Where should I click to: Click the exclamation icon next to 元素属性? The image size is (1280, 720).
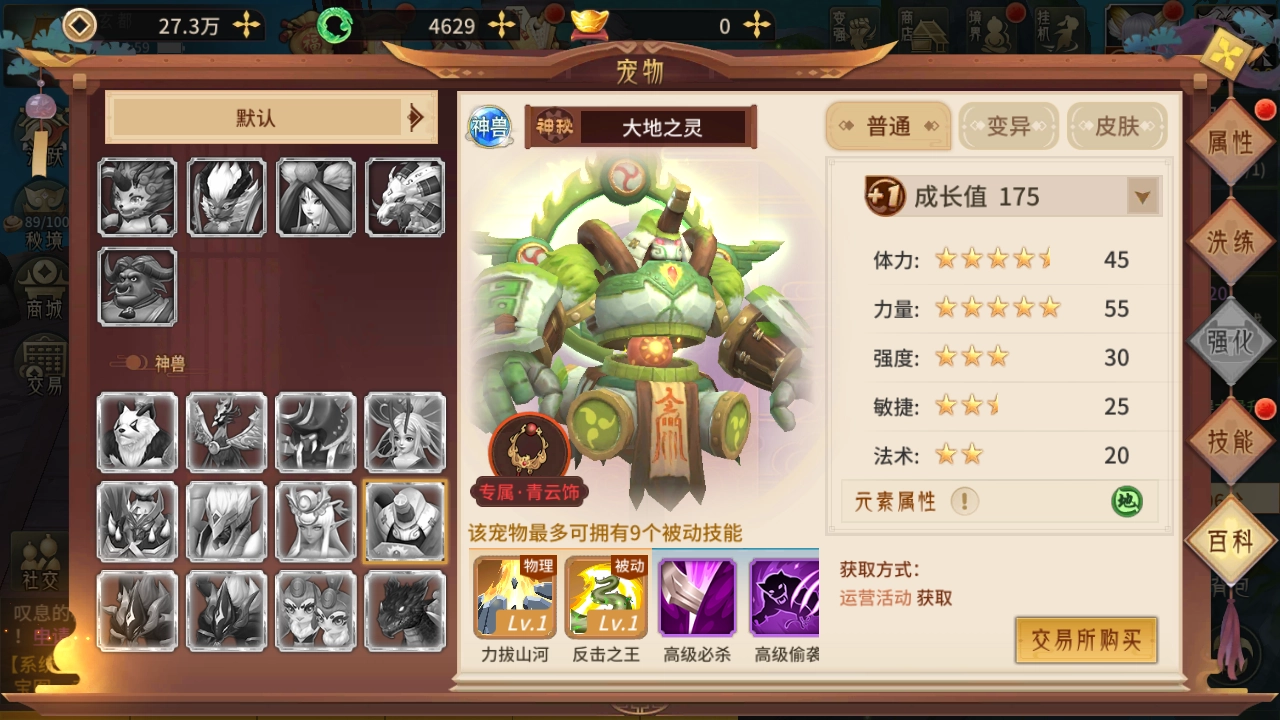click(965, 502)
